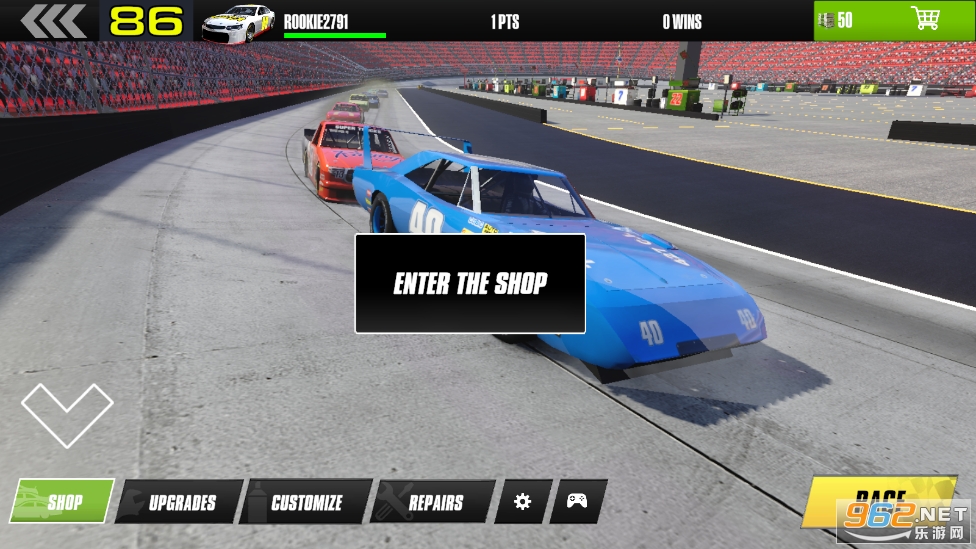Open the store via shopping cart icon
Screen dimensions: 976x549
(x=926, y=19)
